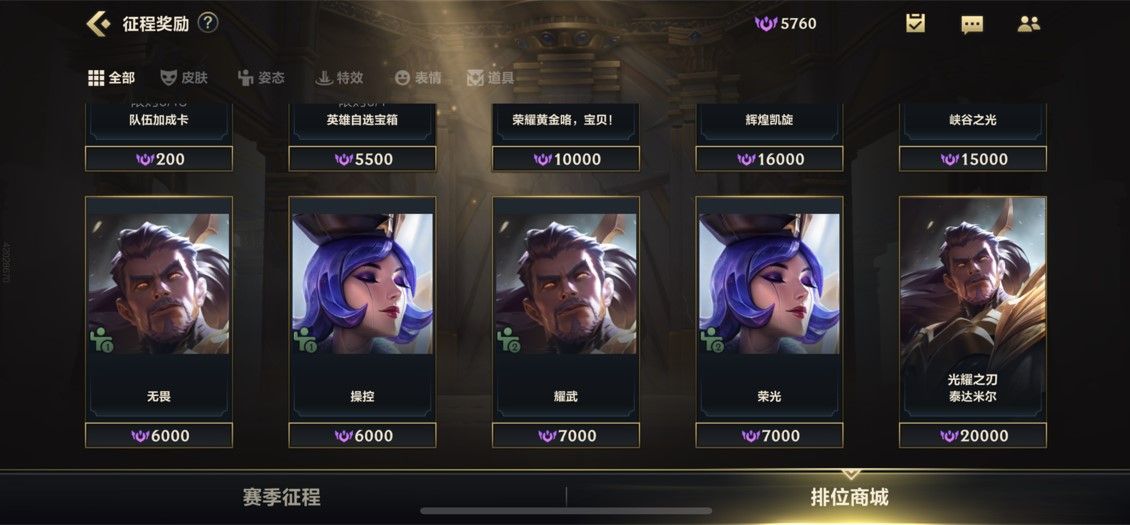1130x525 pixels.
Task: Open the 表情 filter tab
Action: coord(417,77)
